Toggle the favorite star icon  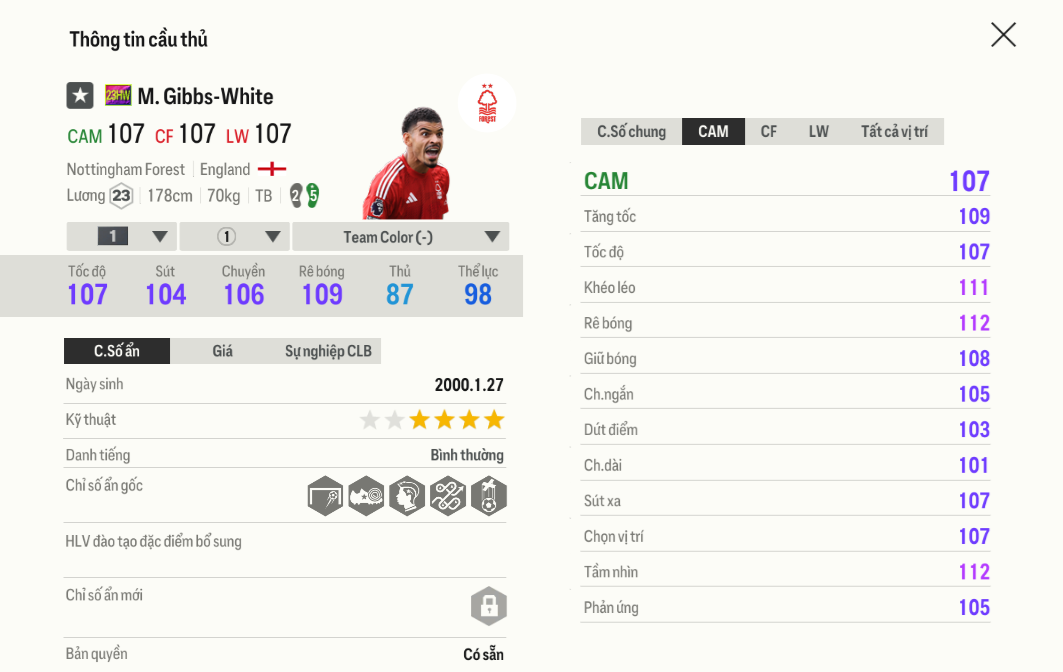pos(80,96)
